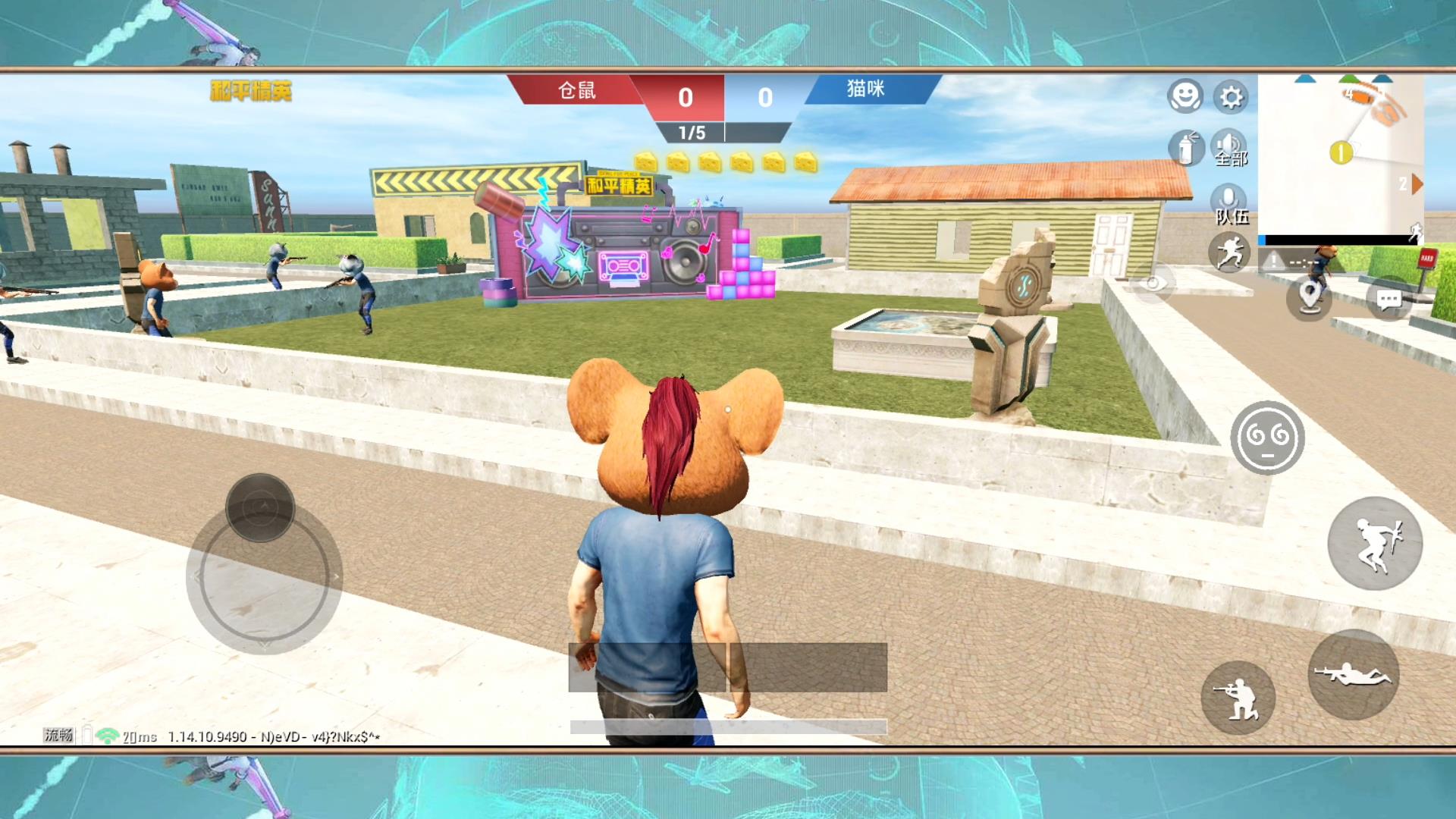Screen dimensions: 1456x819
Task: Switch to crouch stance
Action: (1238, 698)
